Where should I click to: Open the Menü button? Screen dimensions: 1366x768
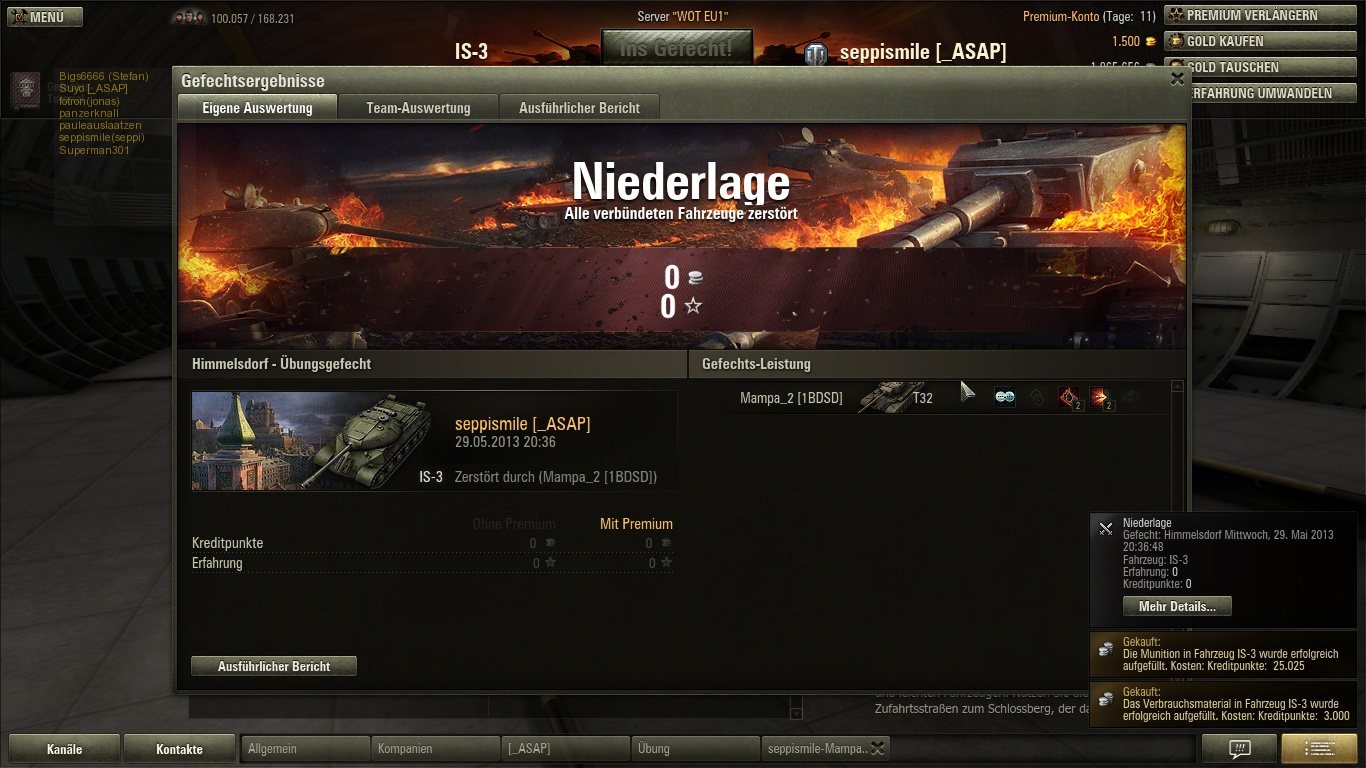click(x=45, y=17)
